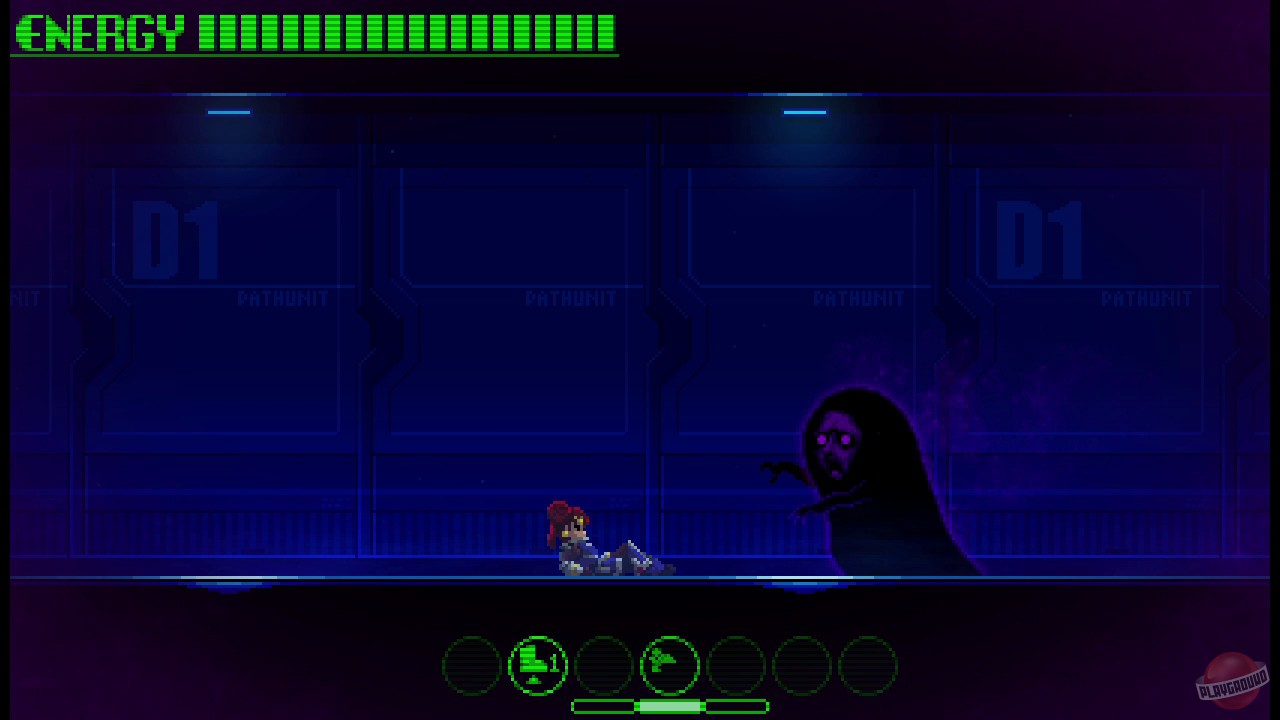Screen dimensions: 1280x720
Task: Click the rightmost inventory slot
Action: 869,664
